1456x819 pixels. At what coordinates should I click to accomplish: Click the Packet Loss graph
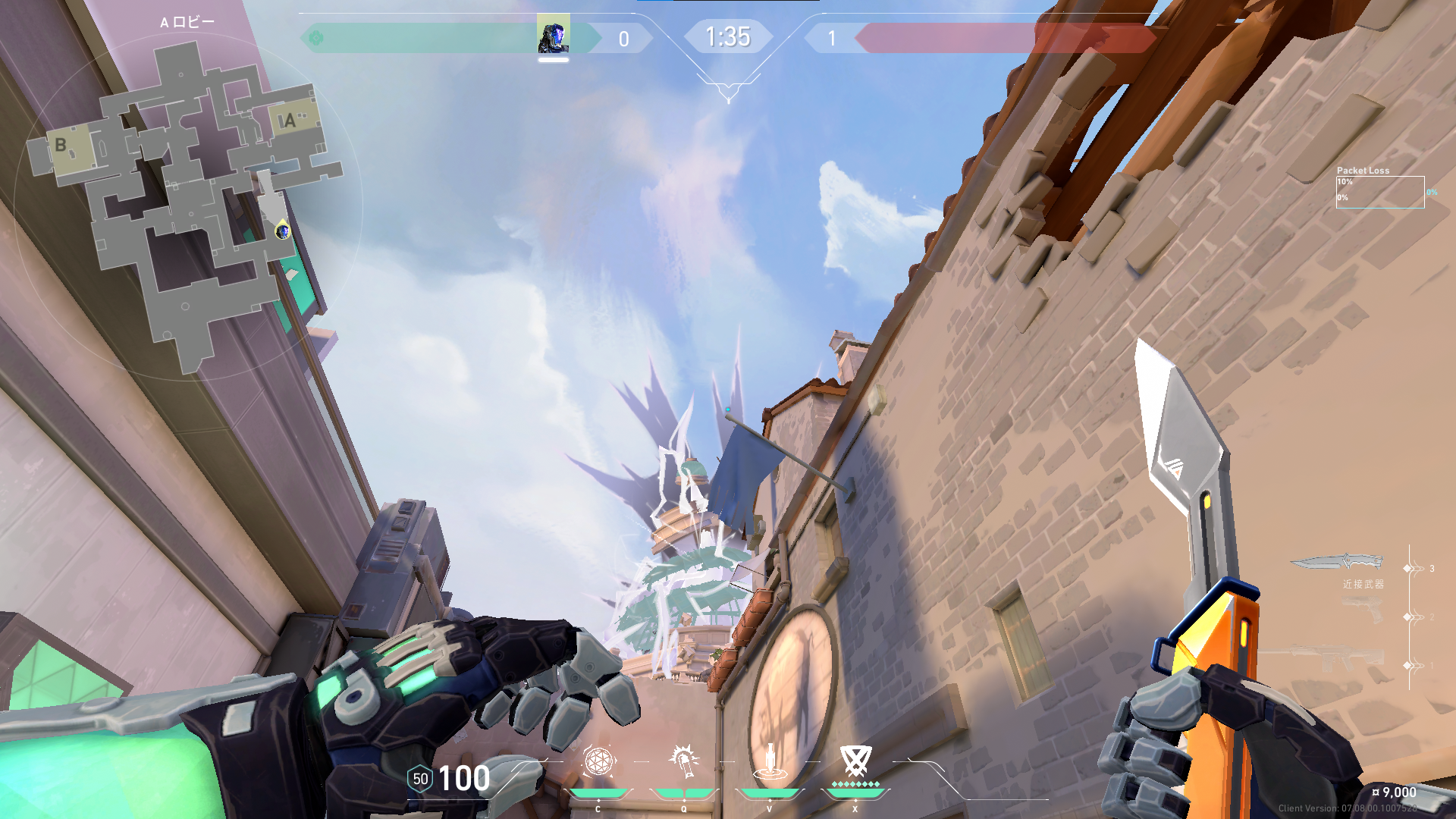click(1379, 192)
